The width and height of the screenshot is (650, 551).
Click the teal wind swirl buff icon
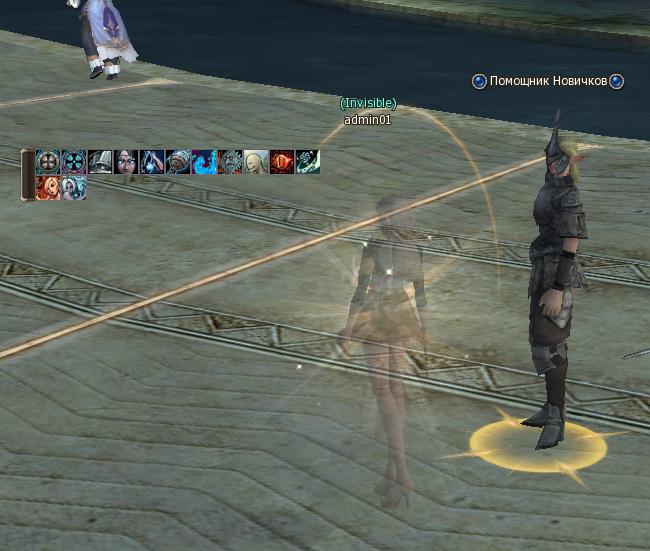click(x=308, y=162)
